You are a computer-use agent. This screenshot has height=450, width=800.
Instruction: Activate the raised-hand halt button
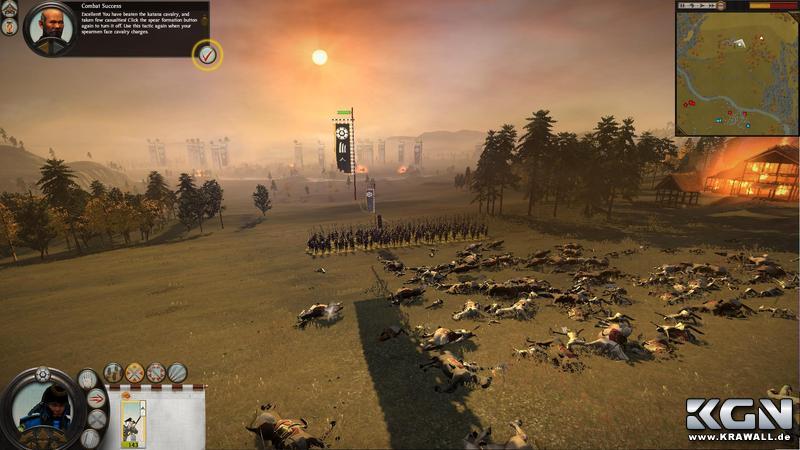88,379
